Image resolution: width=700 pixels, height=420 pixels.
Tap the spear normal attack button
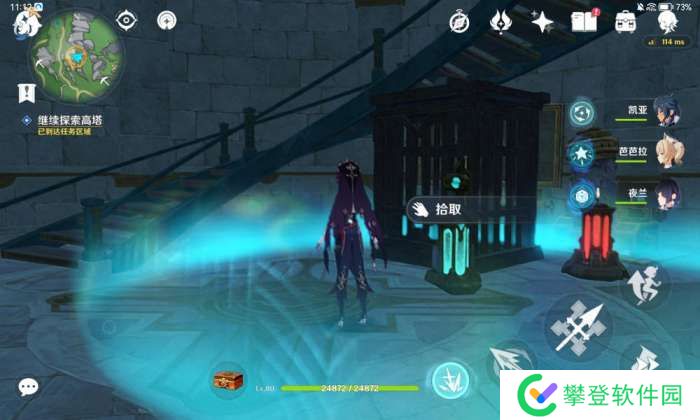[x=579, y=327]
